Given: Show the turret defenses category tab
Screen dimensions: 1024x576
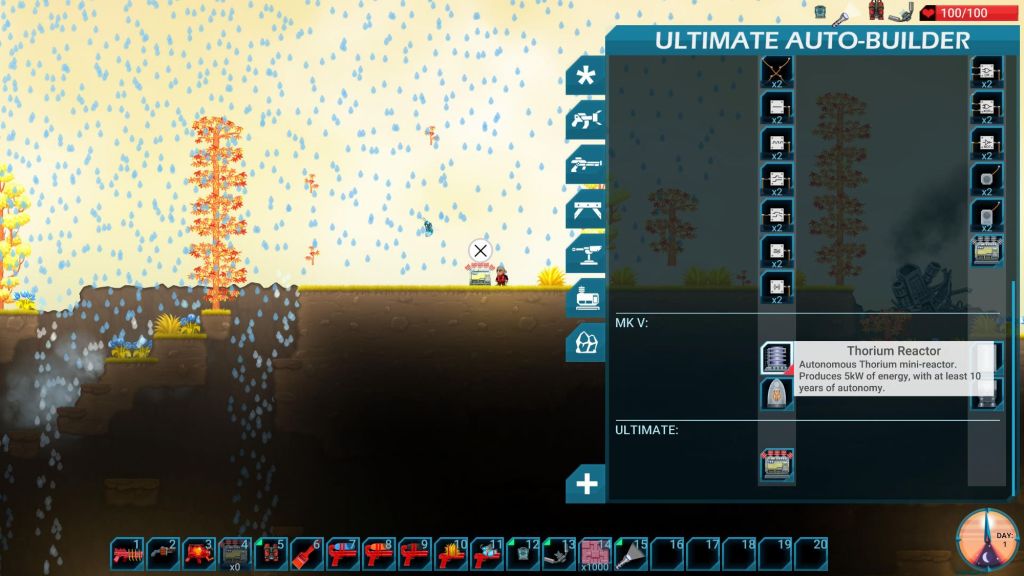Looking at the screenshot, I should point(586,254).
